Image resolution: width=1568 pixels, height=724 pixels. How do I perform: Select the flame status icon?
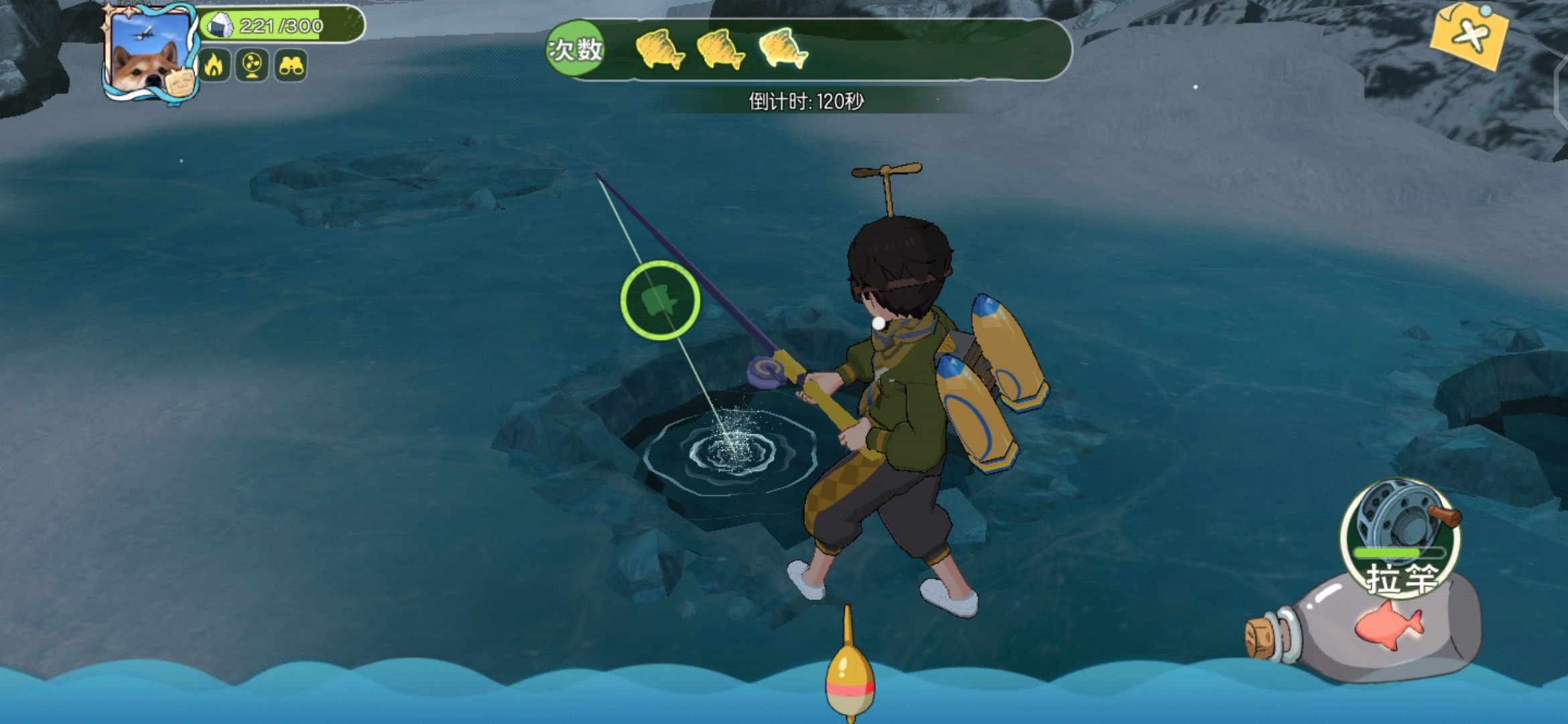pos(214,66)
